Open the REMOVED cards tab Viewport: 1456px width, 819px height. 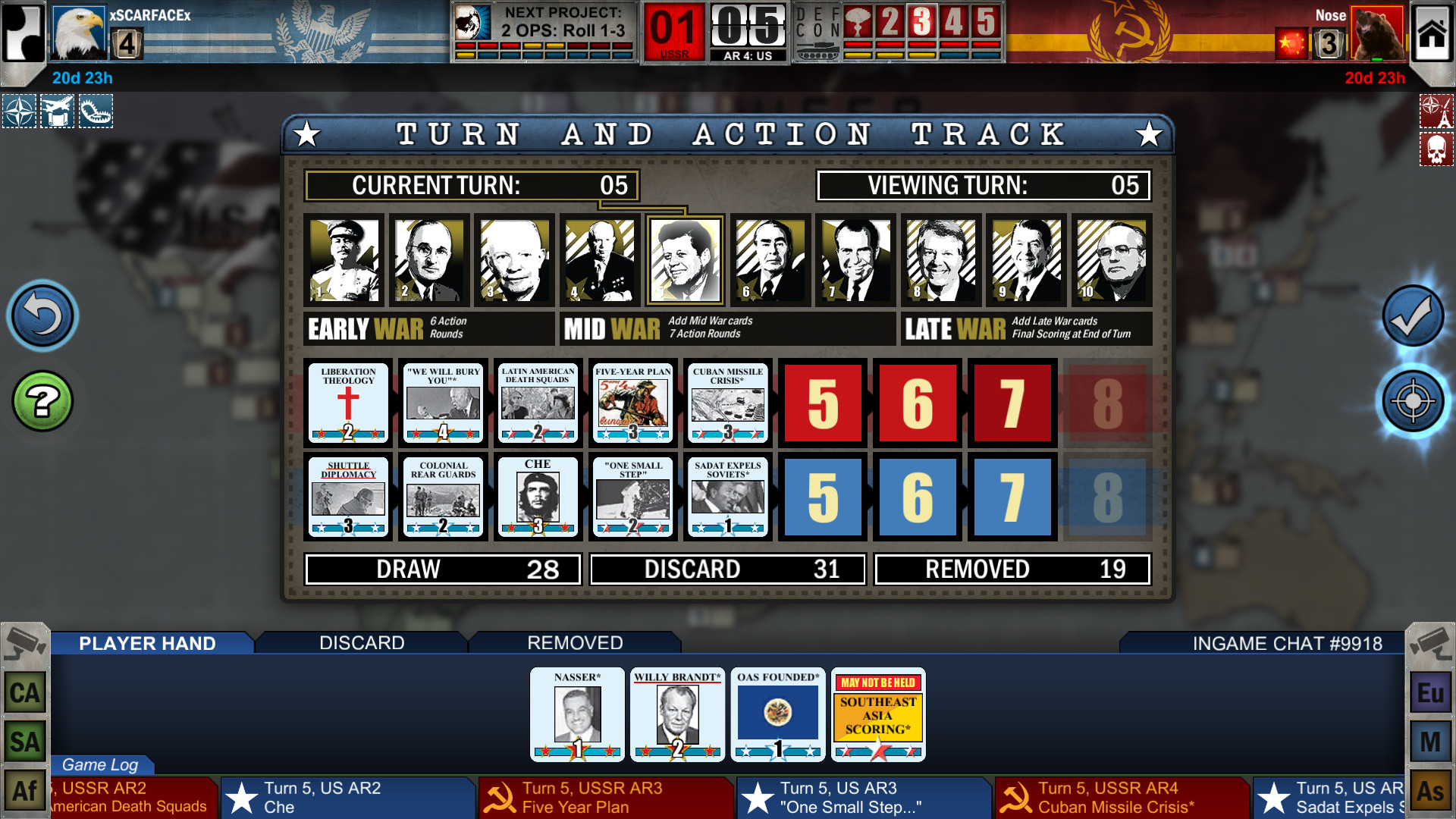574,642
